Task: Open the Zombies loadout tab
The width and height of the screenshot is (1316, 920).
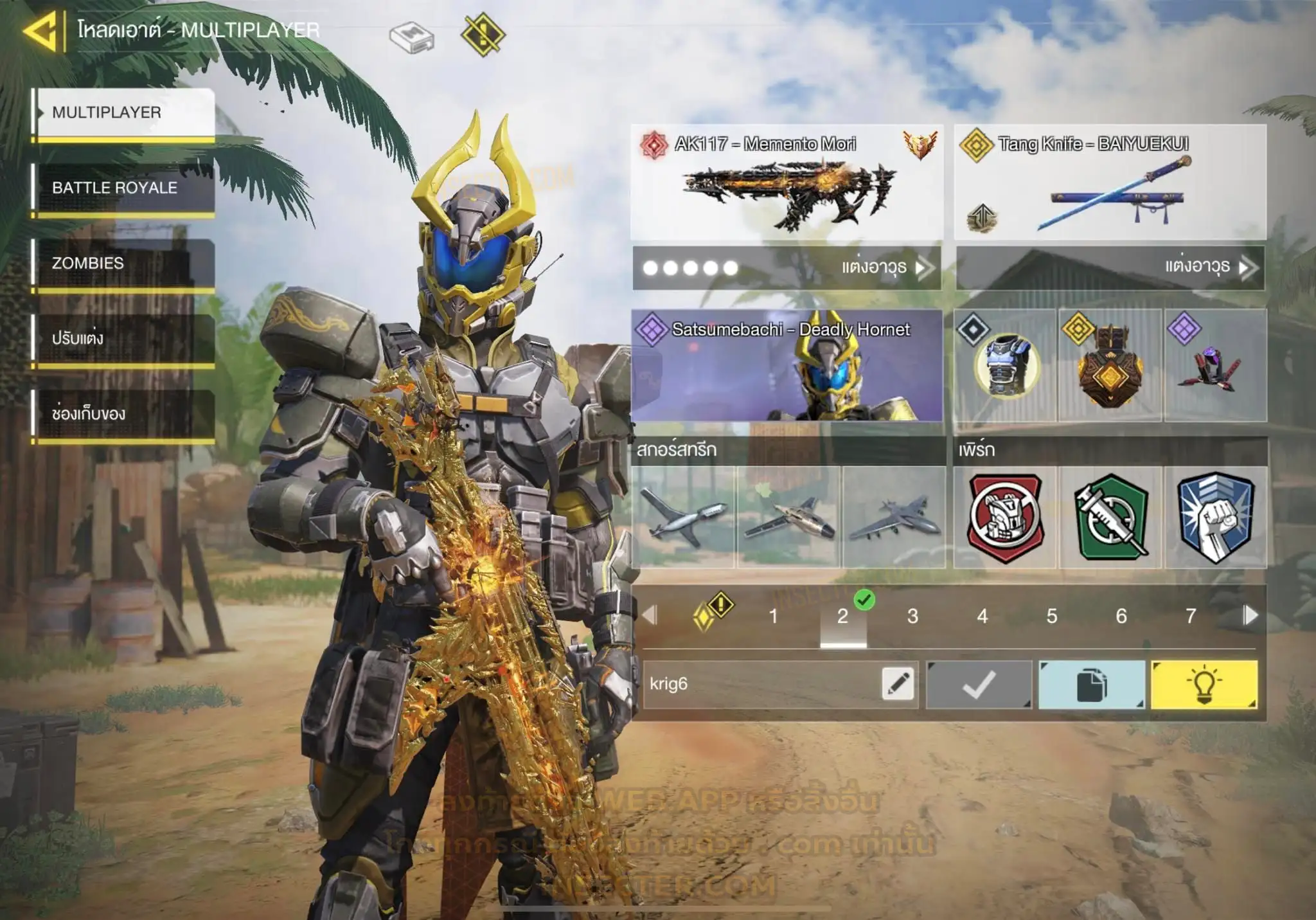Action: tap(123, 263)
